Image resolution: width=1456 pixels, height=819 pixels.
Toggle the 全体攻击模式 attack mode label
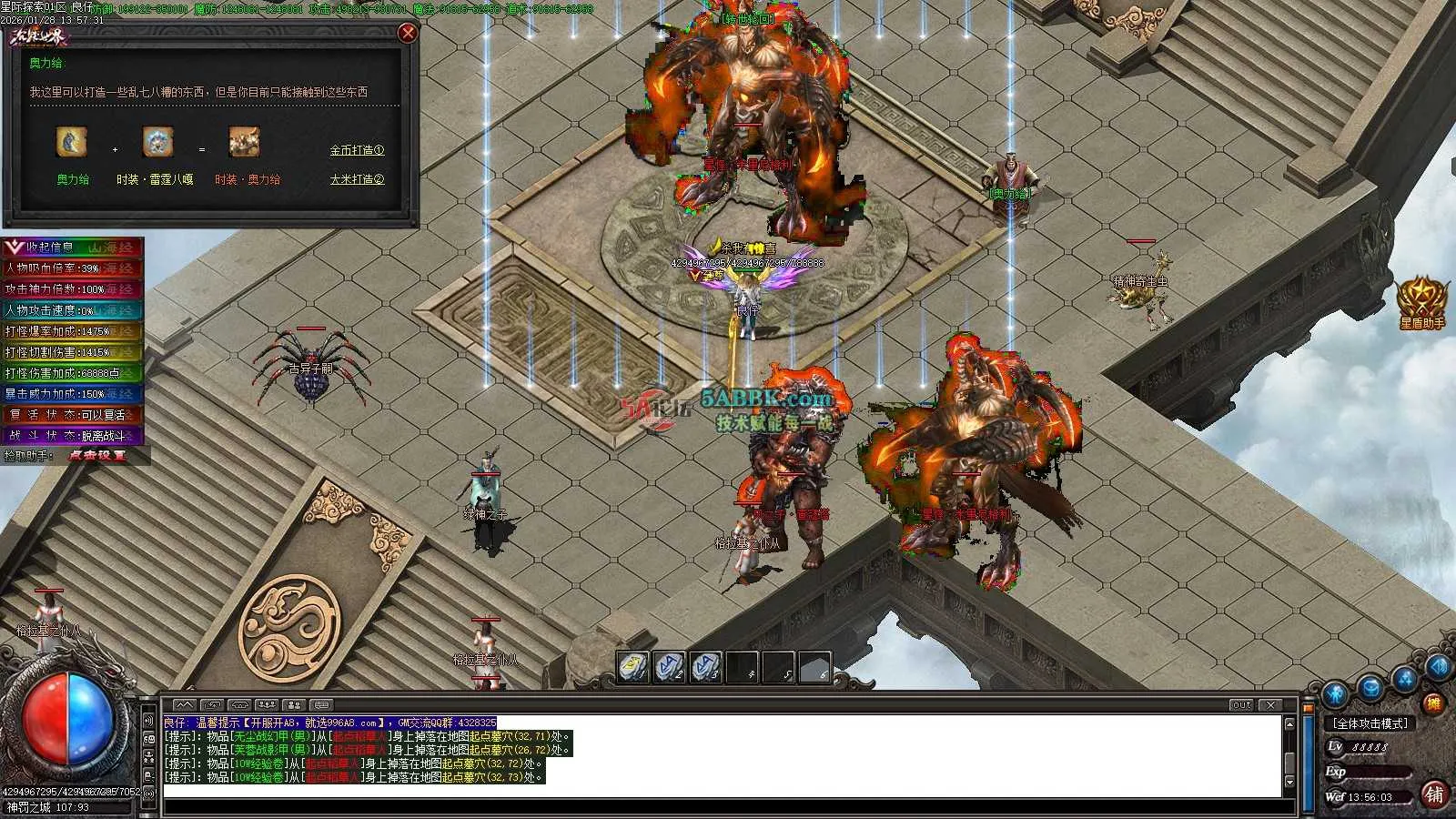point(1370,723)
